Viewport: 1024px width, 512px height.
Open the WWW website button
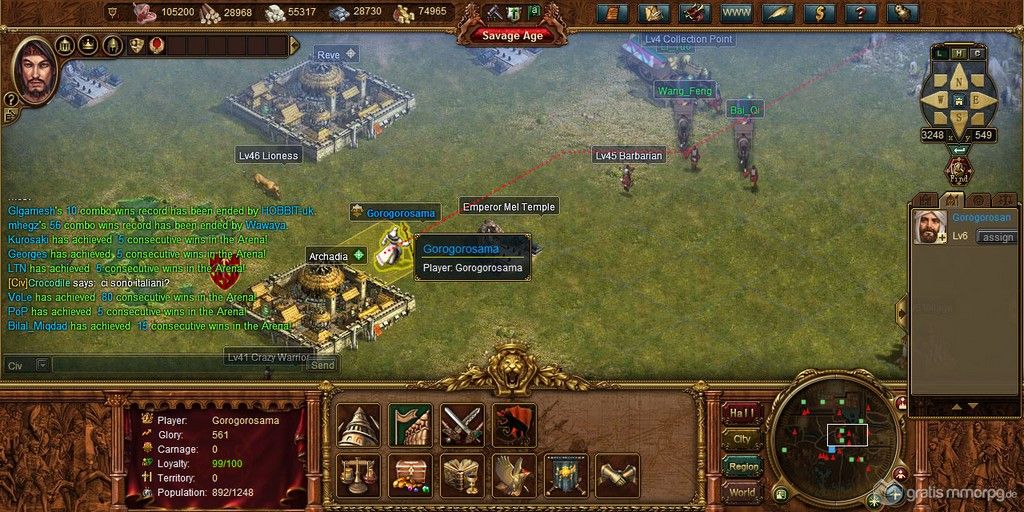736,13
